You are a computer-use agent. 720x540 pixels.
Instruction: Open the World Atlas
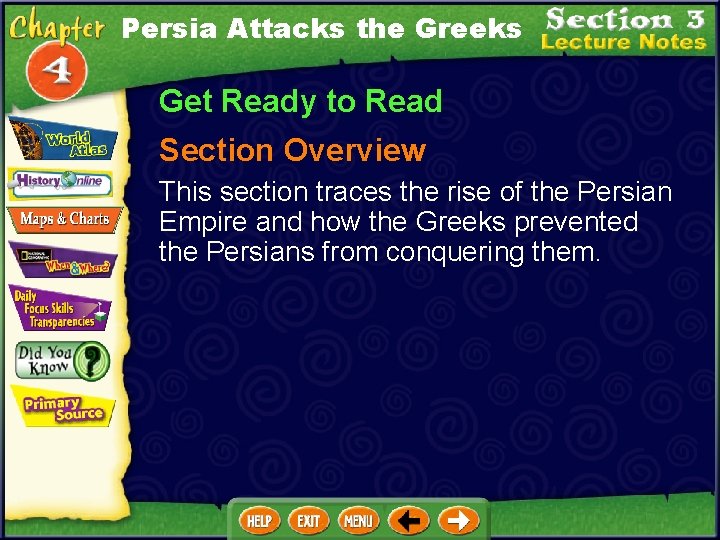(x=62, y=141)
